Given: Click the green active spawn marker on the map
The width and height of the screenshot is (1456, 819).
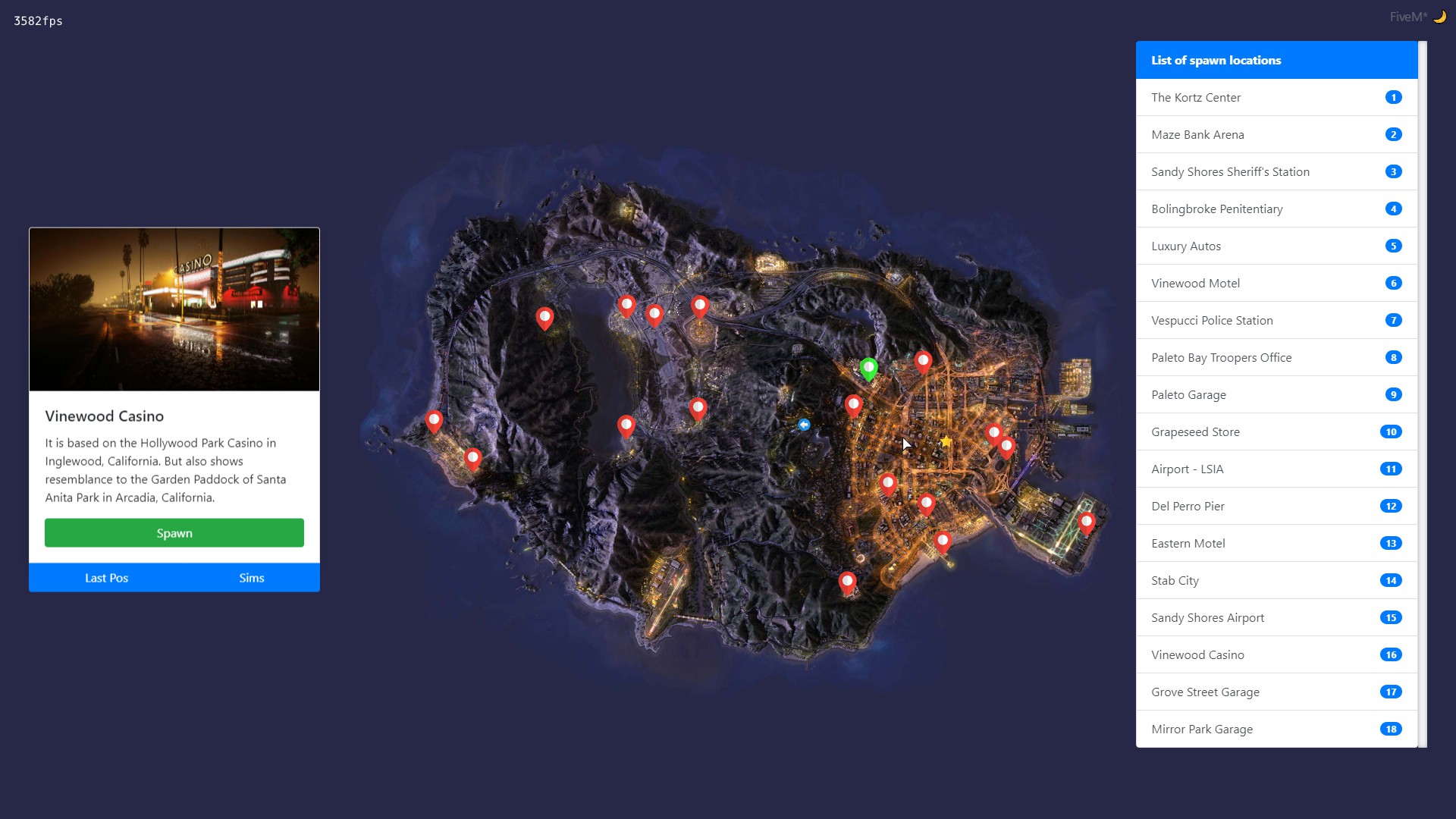Looking at the screenshot, I should [x=869, y=369].
